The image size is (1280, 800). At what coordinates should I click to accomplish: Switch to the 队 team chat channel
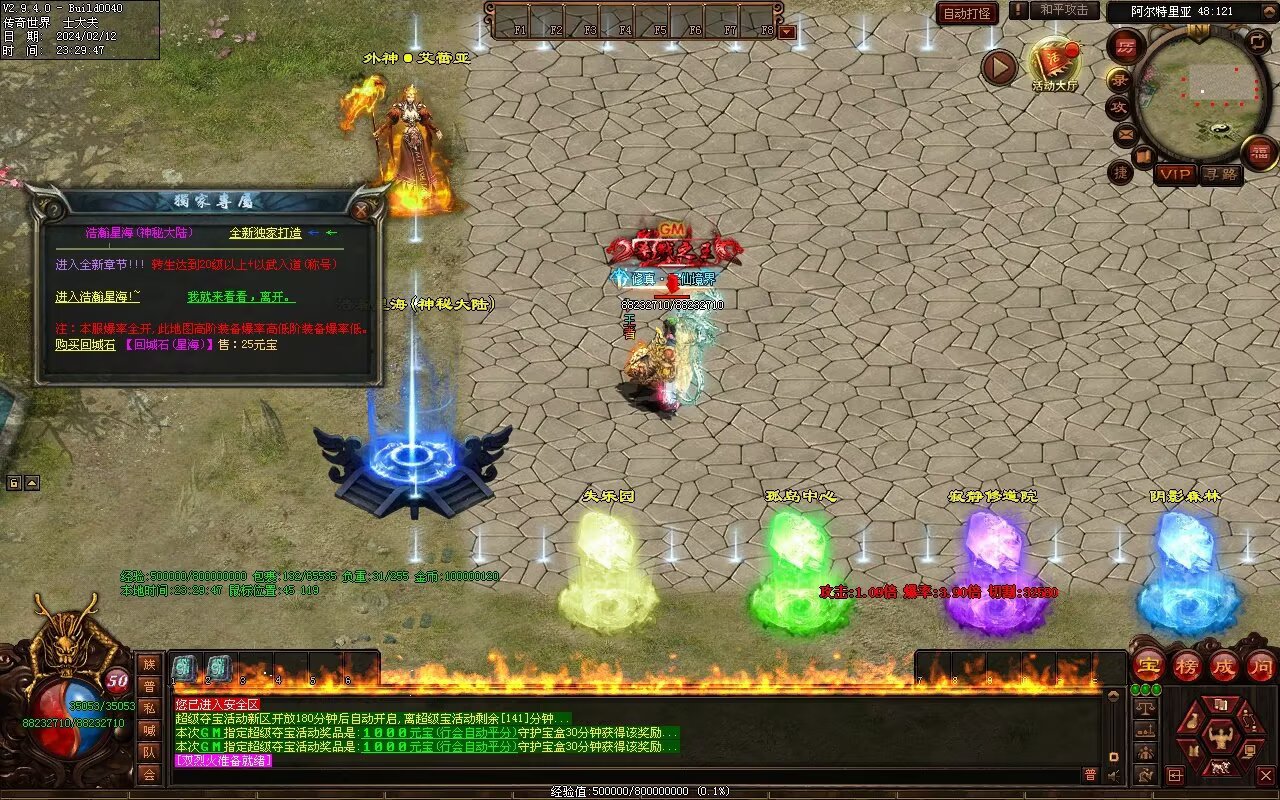click(149, 752)
